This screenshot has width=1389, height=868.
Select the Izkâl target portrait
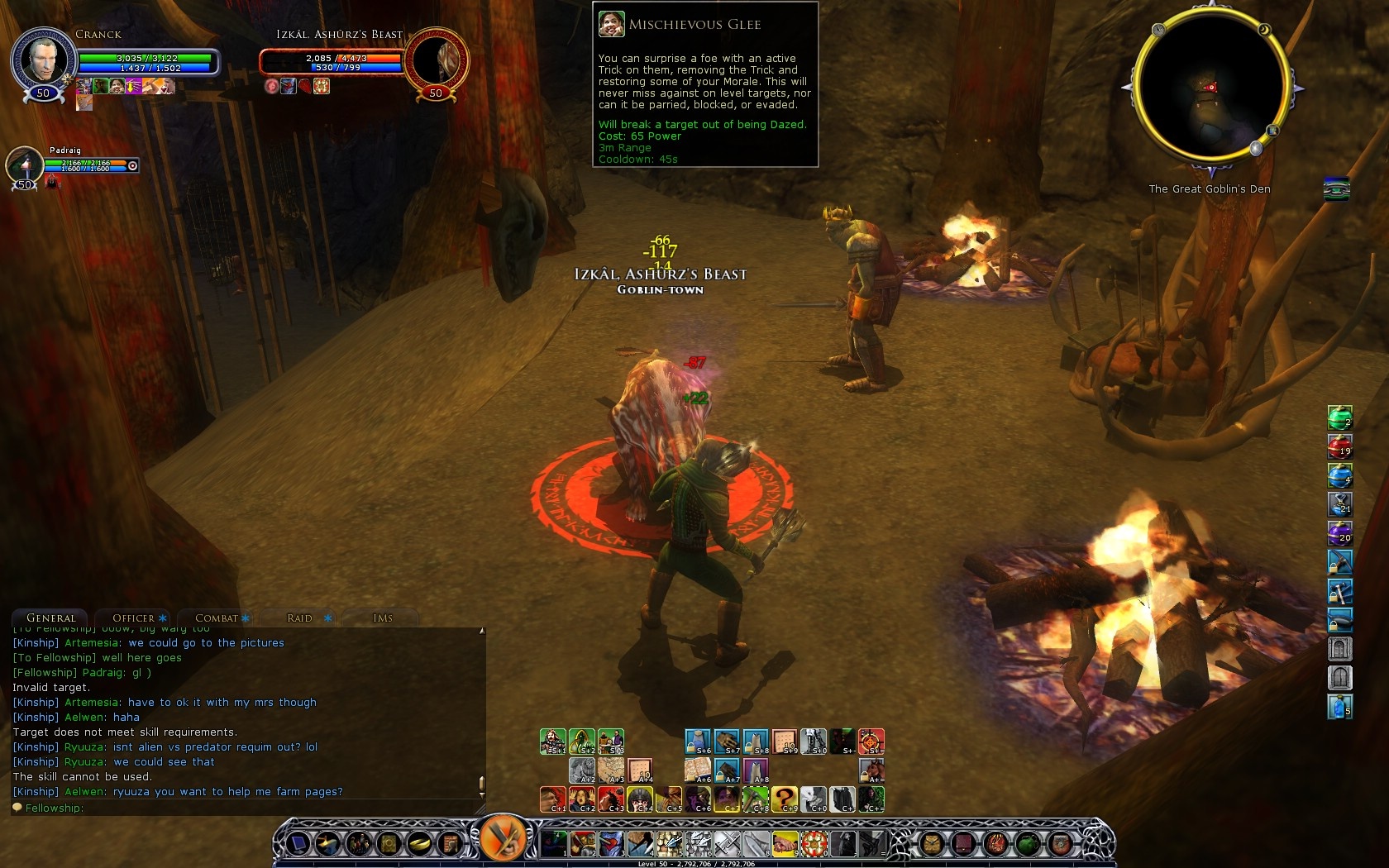(x=436, y=60)
